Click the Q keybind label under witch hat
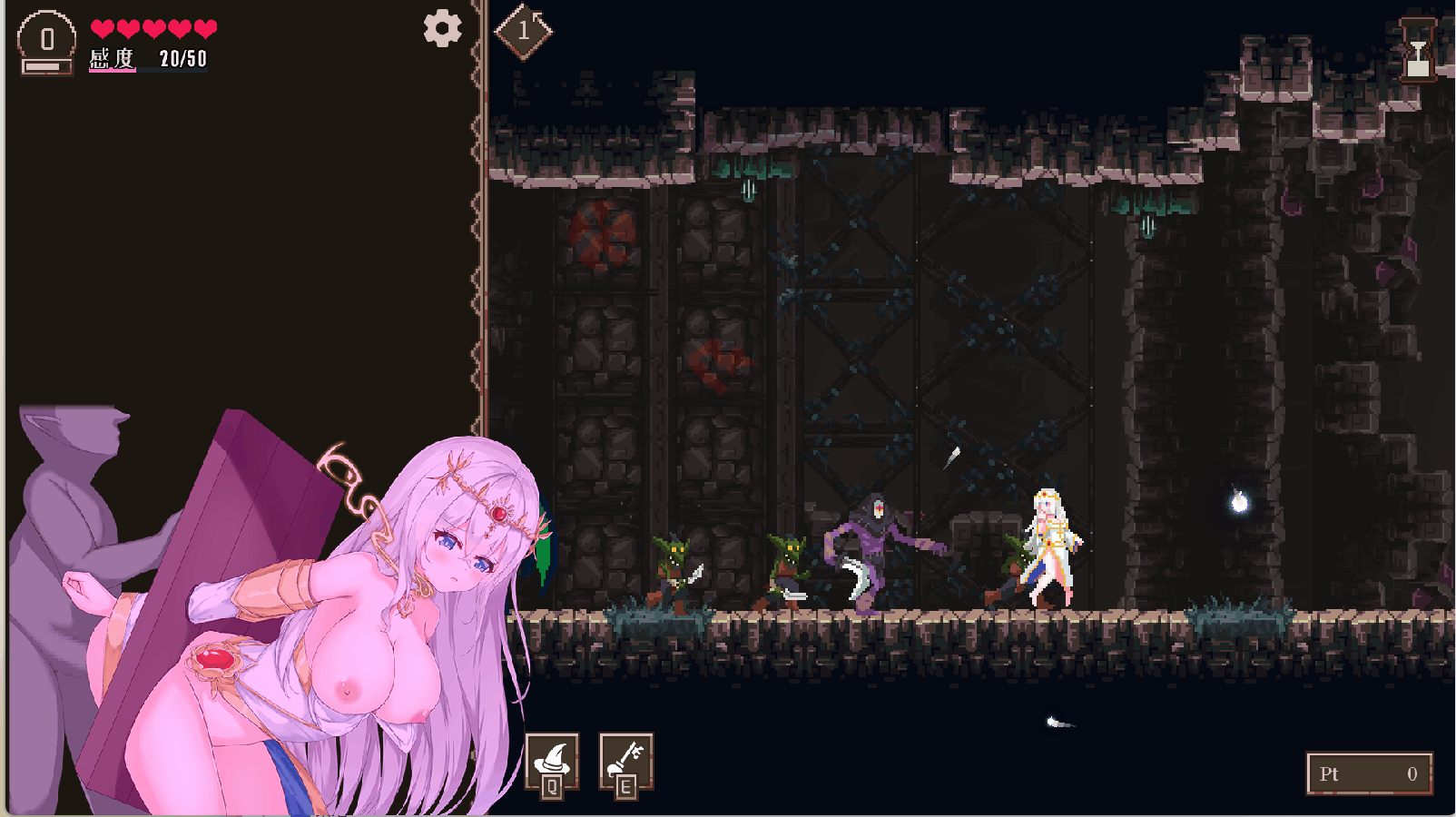1456x817 pixels. click(551, 787)
